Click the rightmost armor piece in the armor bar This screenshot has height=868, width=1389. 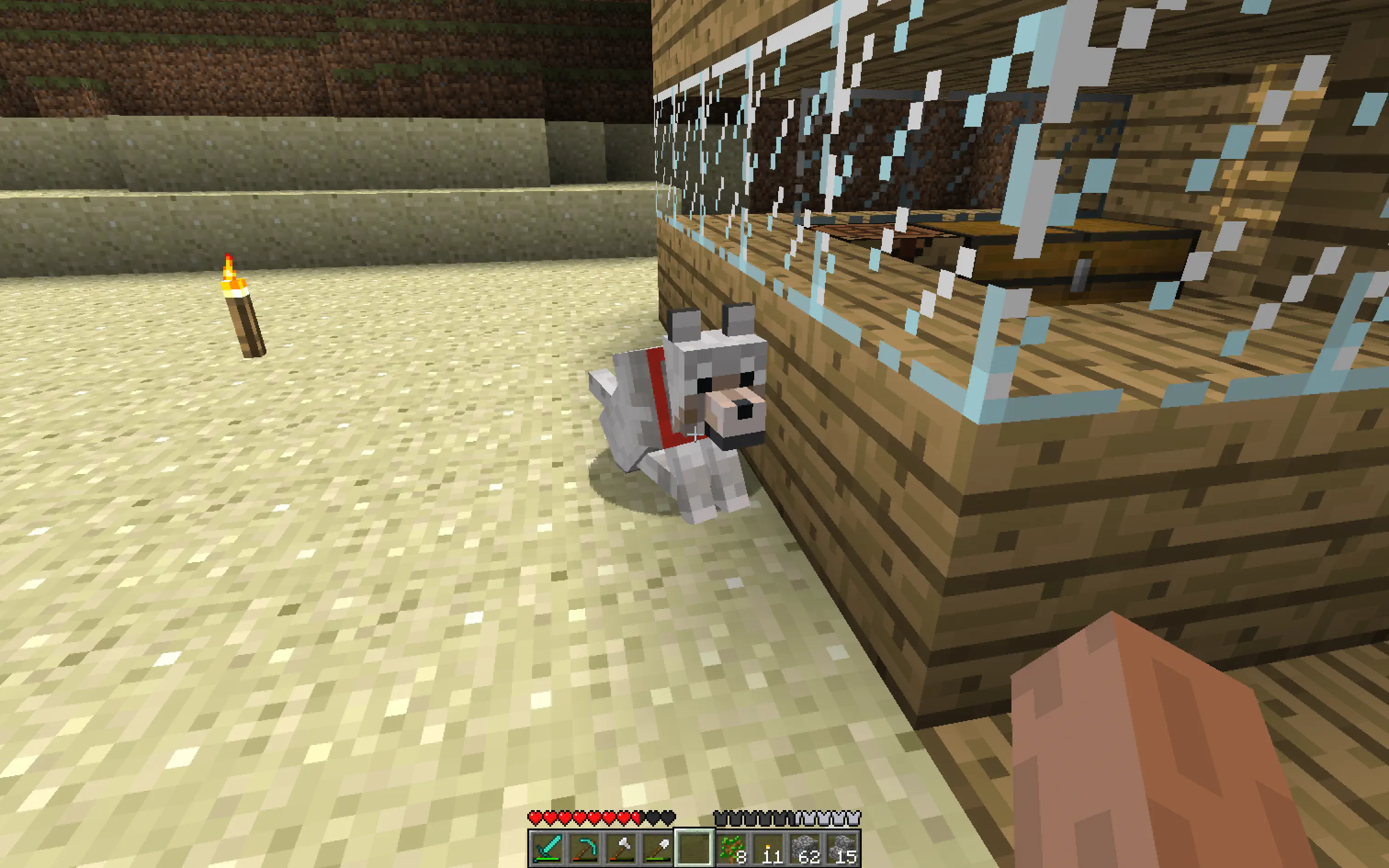pos(854,817)
